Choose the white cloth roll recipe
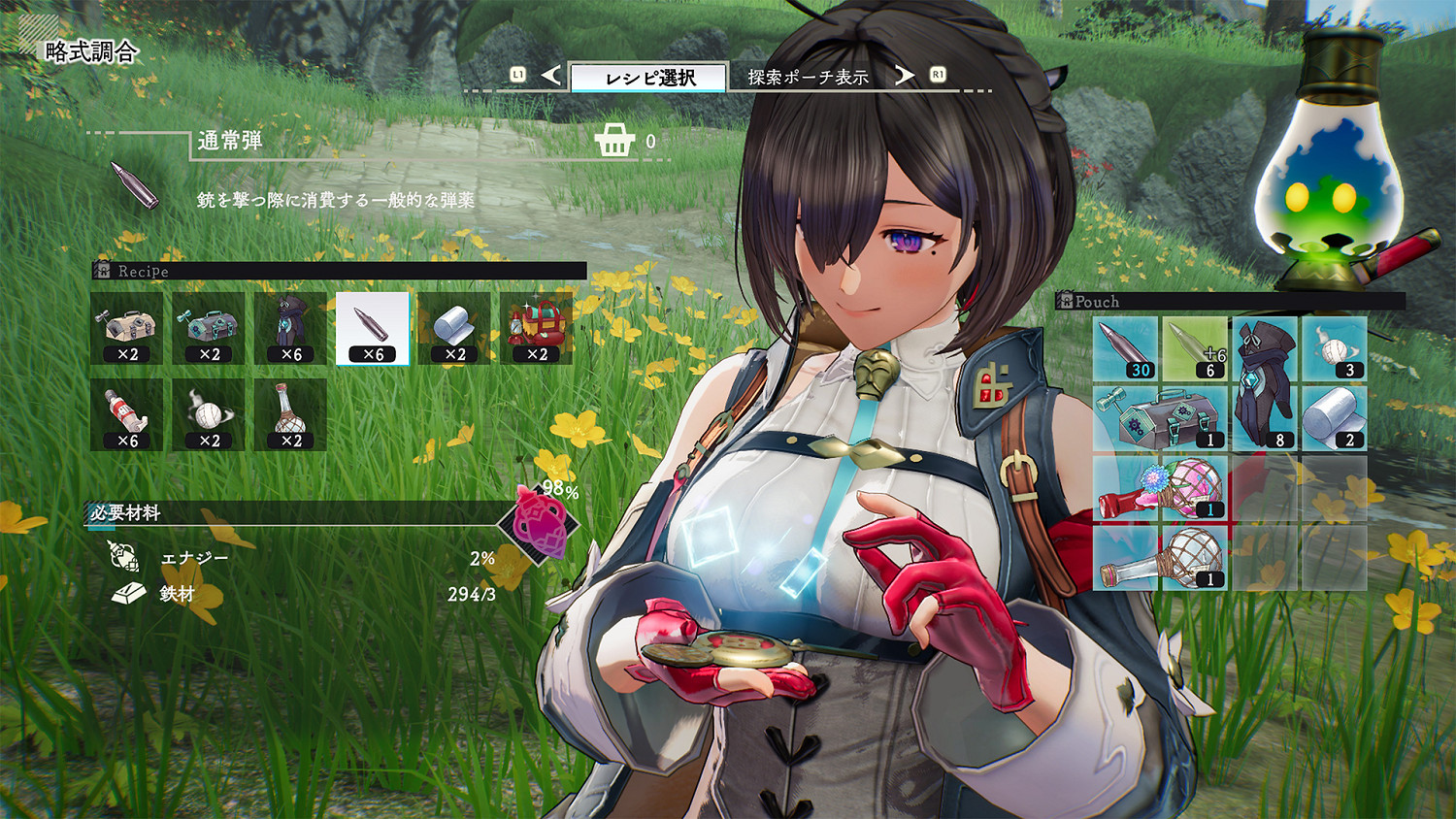Viewport: 1456px width, 819px height. (454, 328)
